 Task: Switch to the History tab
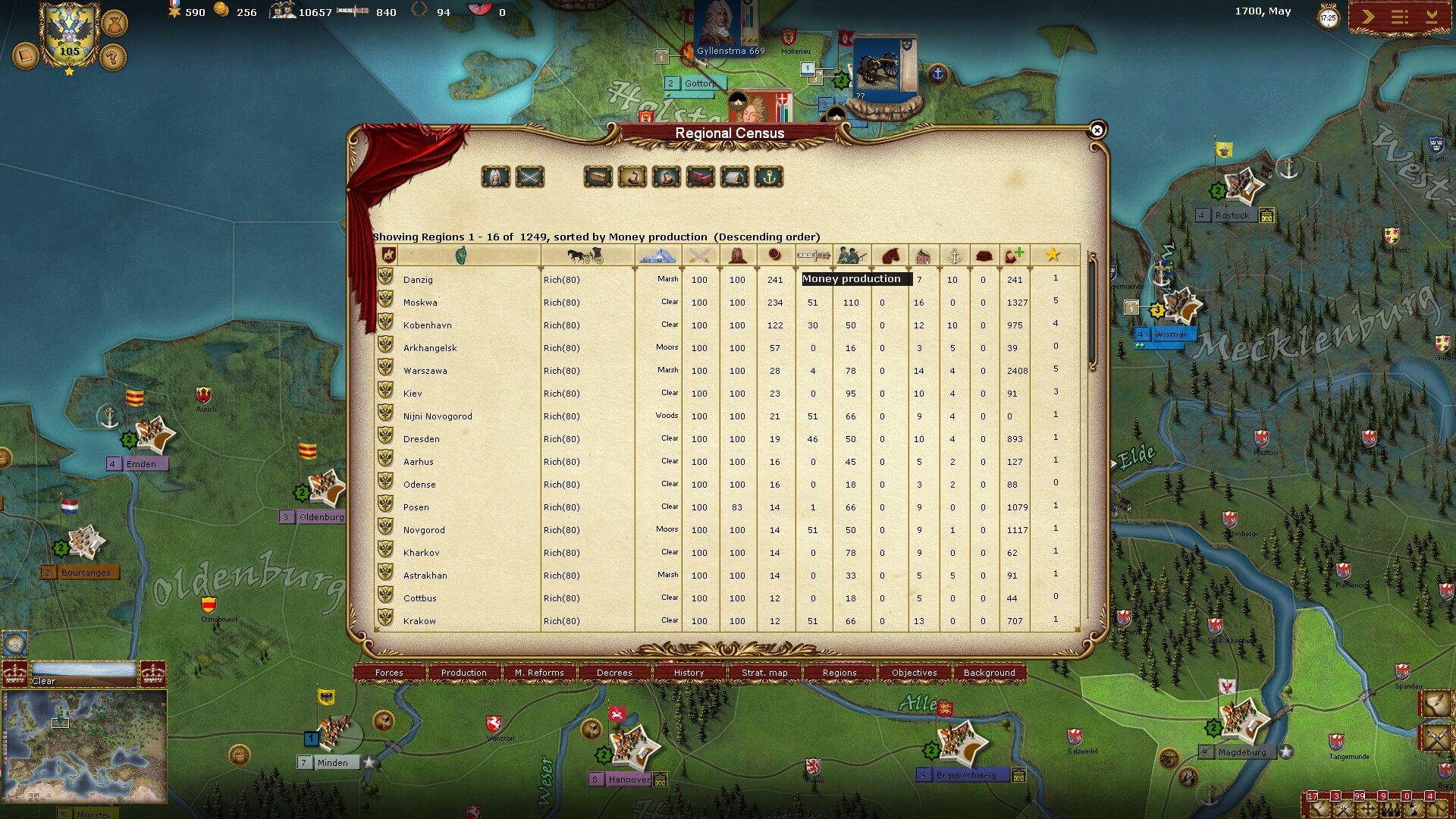point(689,673)
